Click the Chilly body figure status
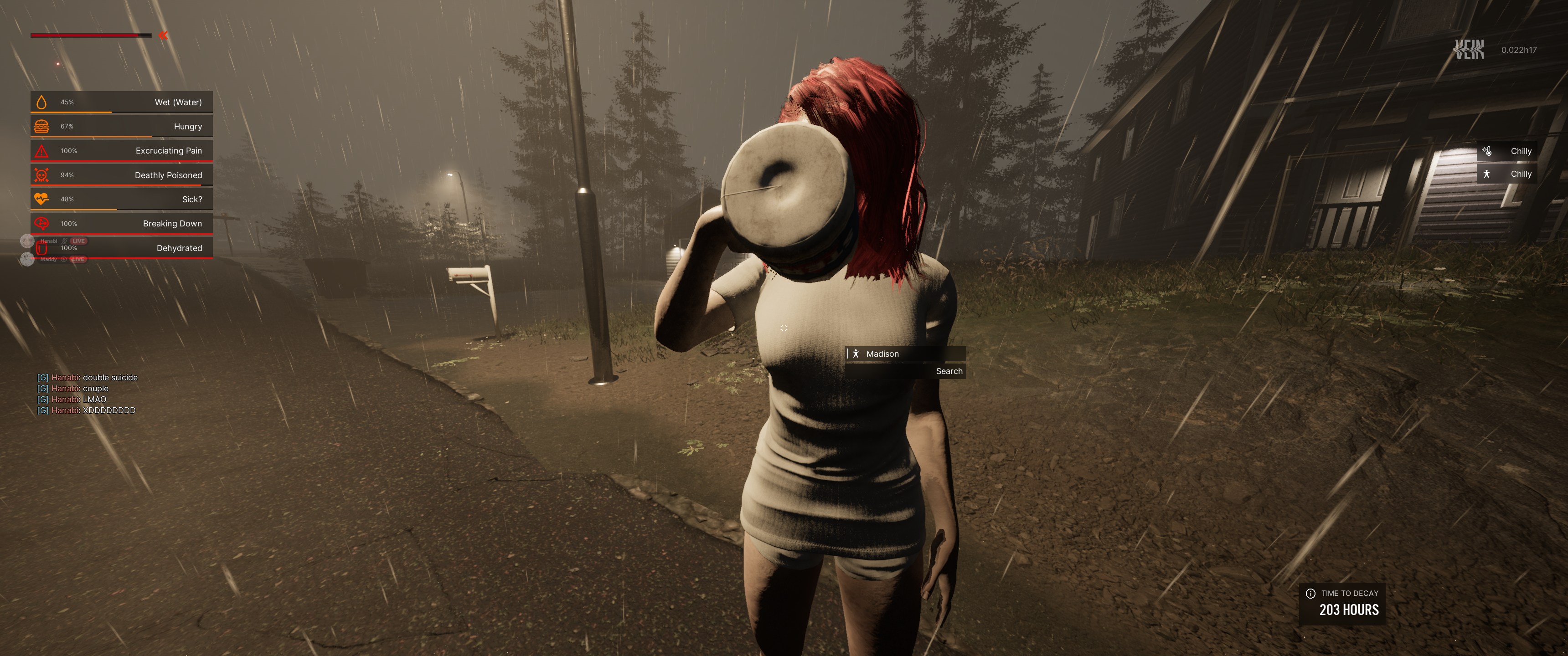This screenshot has width=1568, height=656. pos(1506,174)
